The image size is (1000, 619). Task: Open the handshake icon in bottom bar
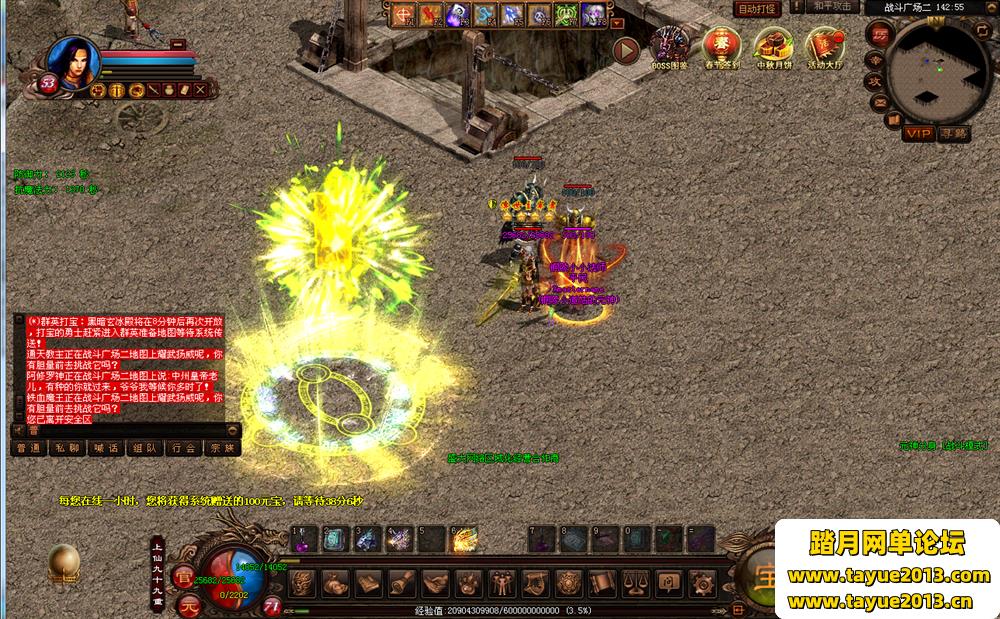434,582
